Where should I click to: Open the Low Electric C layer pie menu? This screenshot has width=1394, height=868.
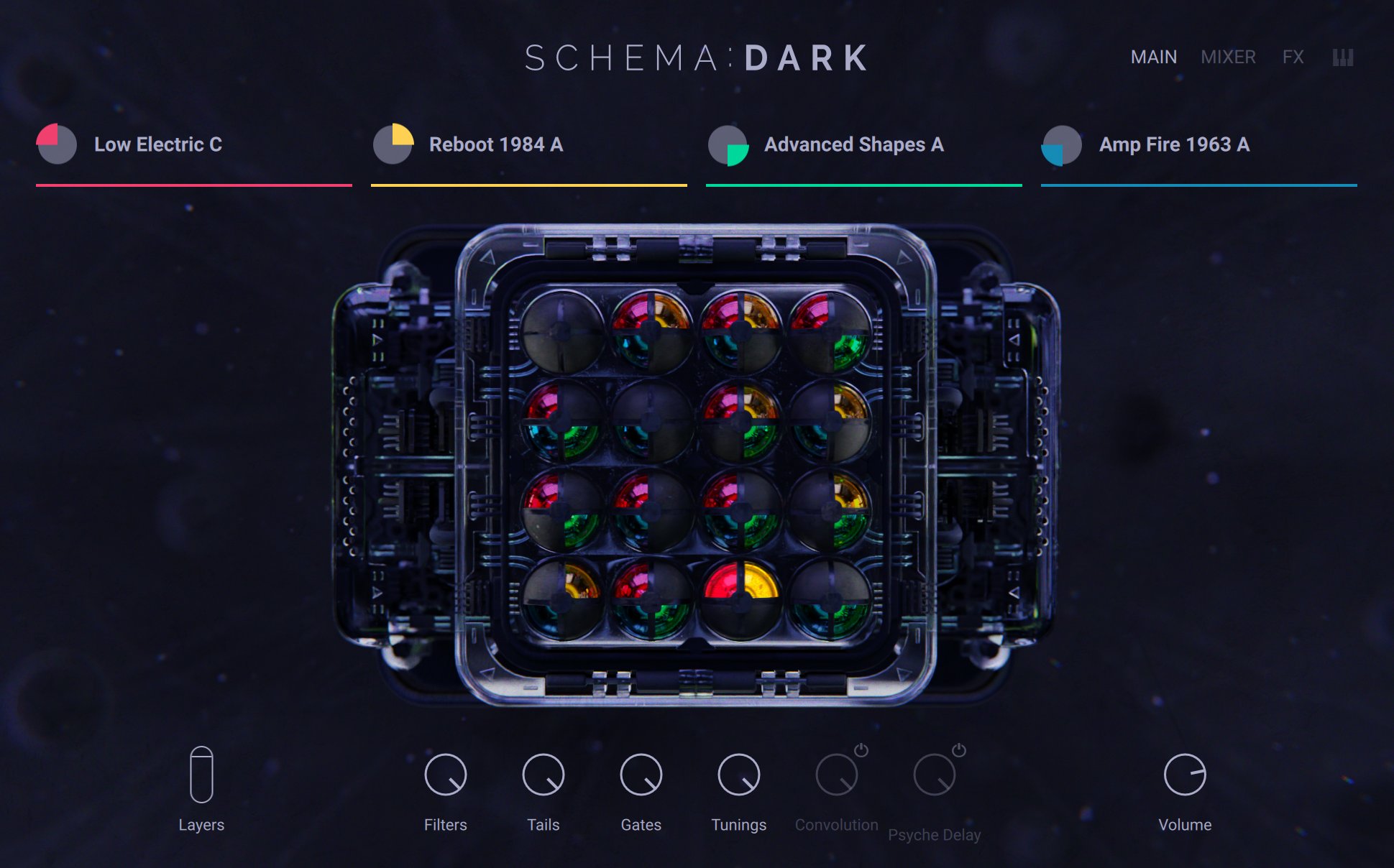(56, 144)
